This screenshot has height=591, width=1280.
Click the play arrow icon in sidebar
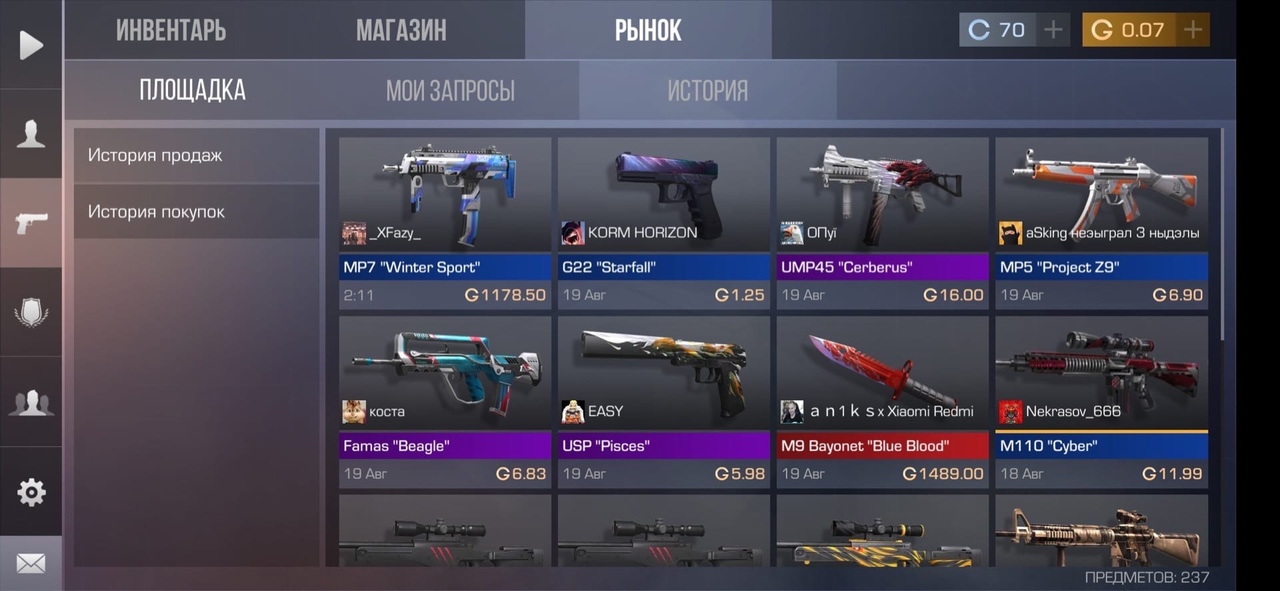31,45
